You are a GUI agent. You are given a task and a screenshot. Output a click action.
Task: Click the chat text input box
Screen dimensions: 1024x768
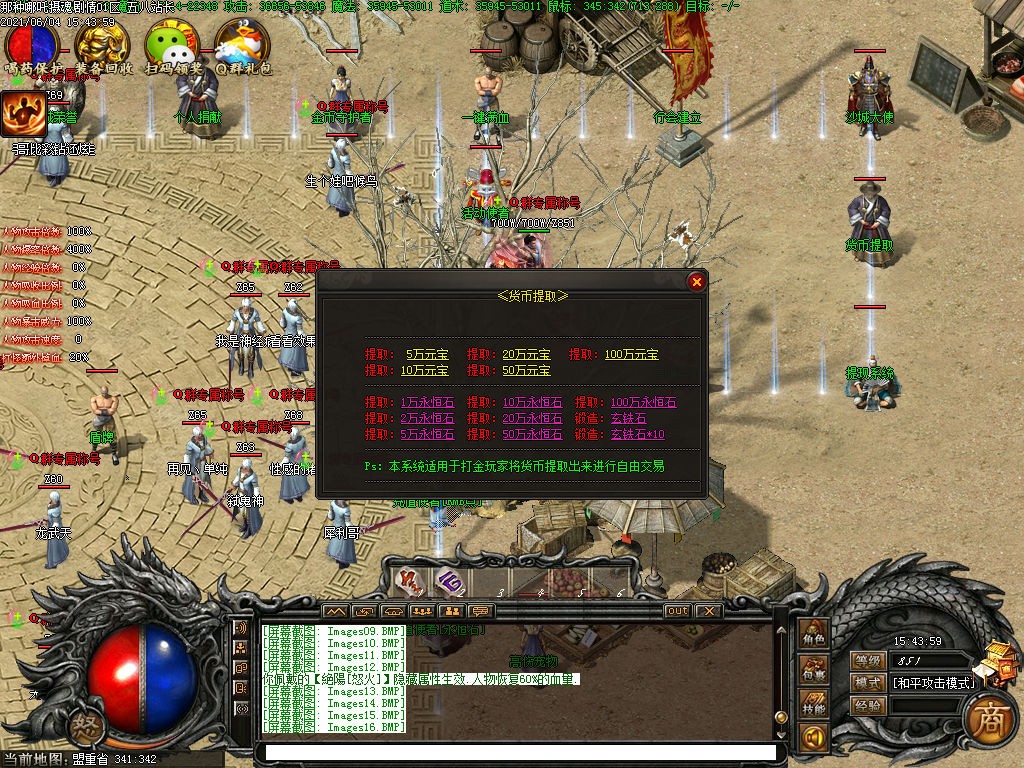517,752
